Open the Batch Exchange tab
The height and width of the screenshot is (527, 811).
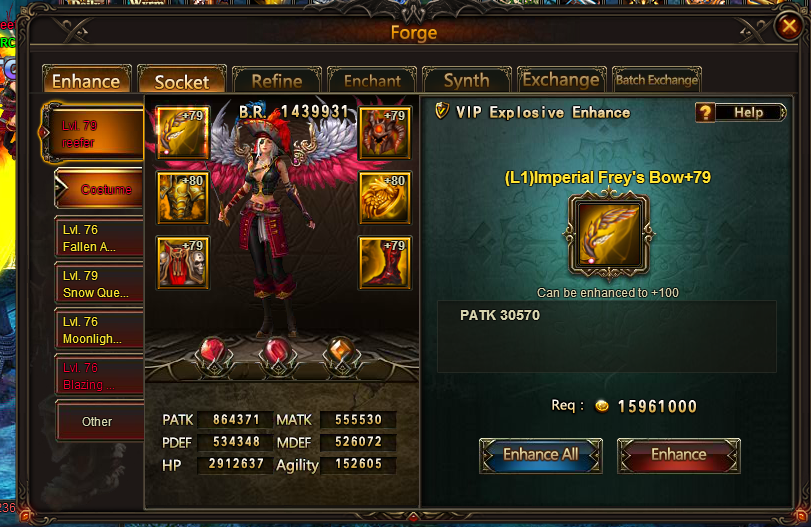coord(656,80)
